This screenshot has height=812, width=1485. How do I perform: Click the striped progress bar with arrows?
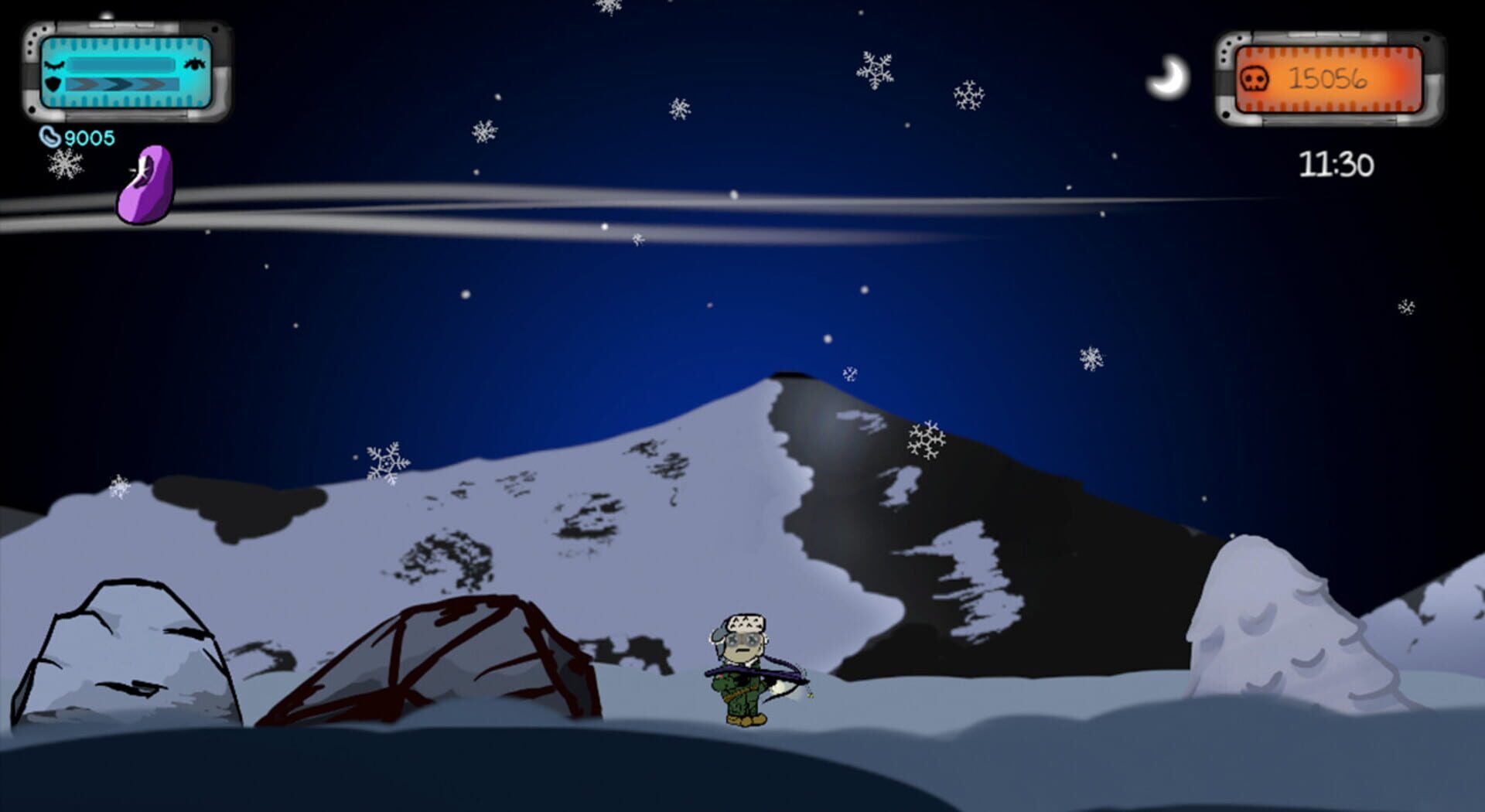(x=121, y=84)
